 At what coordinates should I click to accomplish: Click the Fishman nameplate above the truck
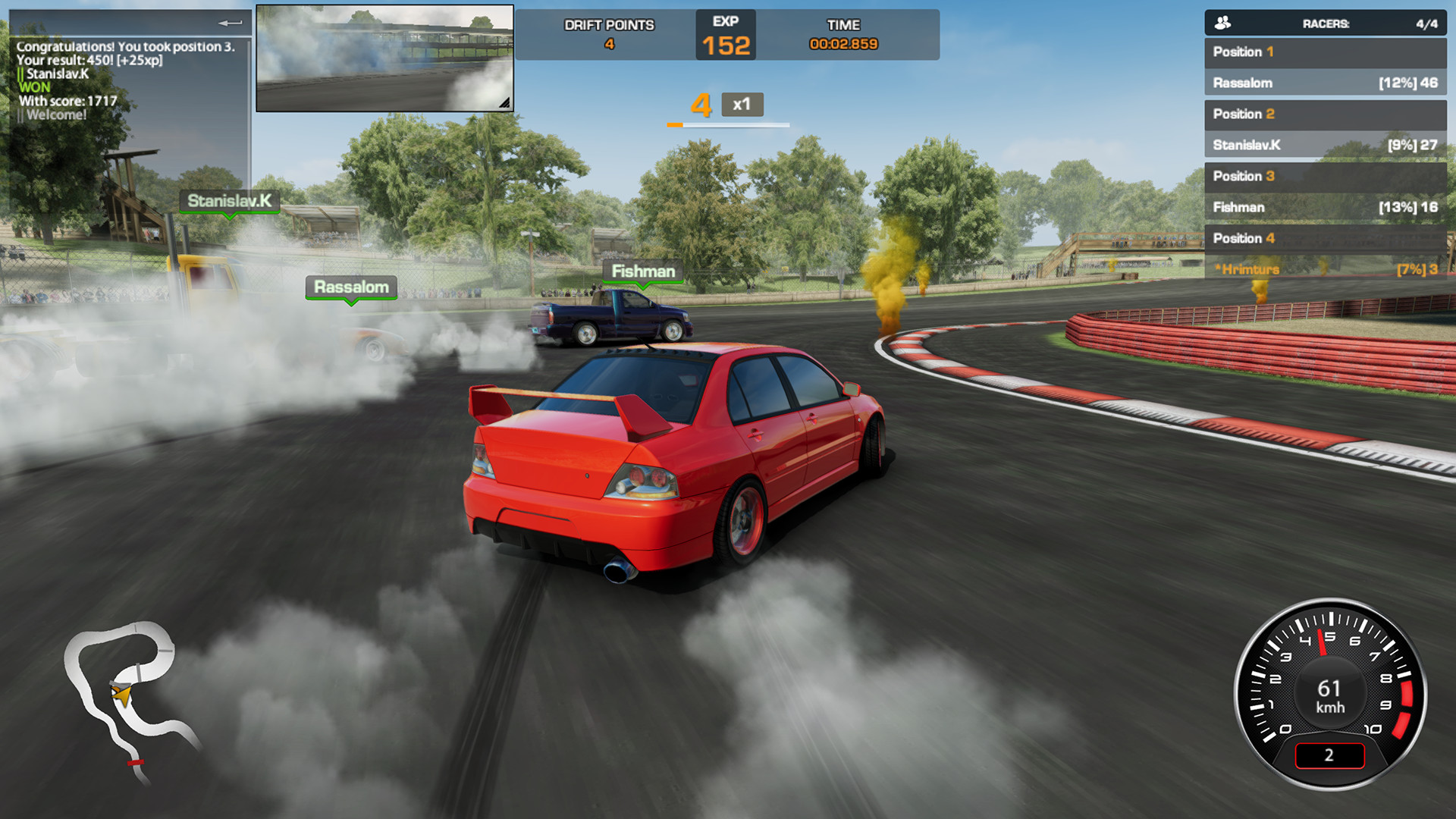point(641,271)
